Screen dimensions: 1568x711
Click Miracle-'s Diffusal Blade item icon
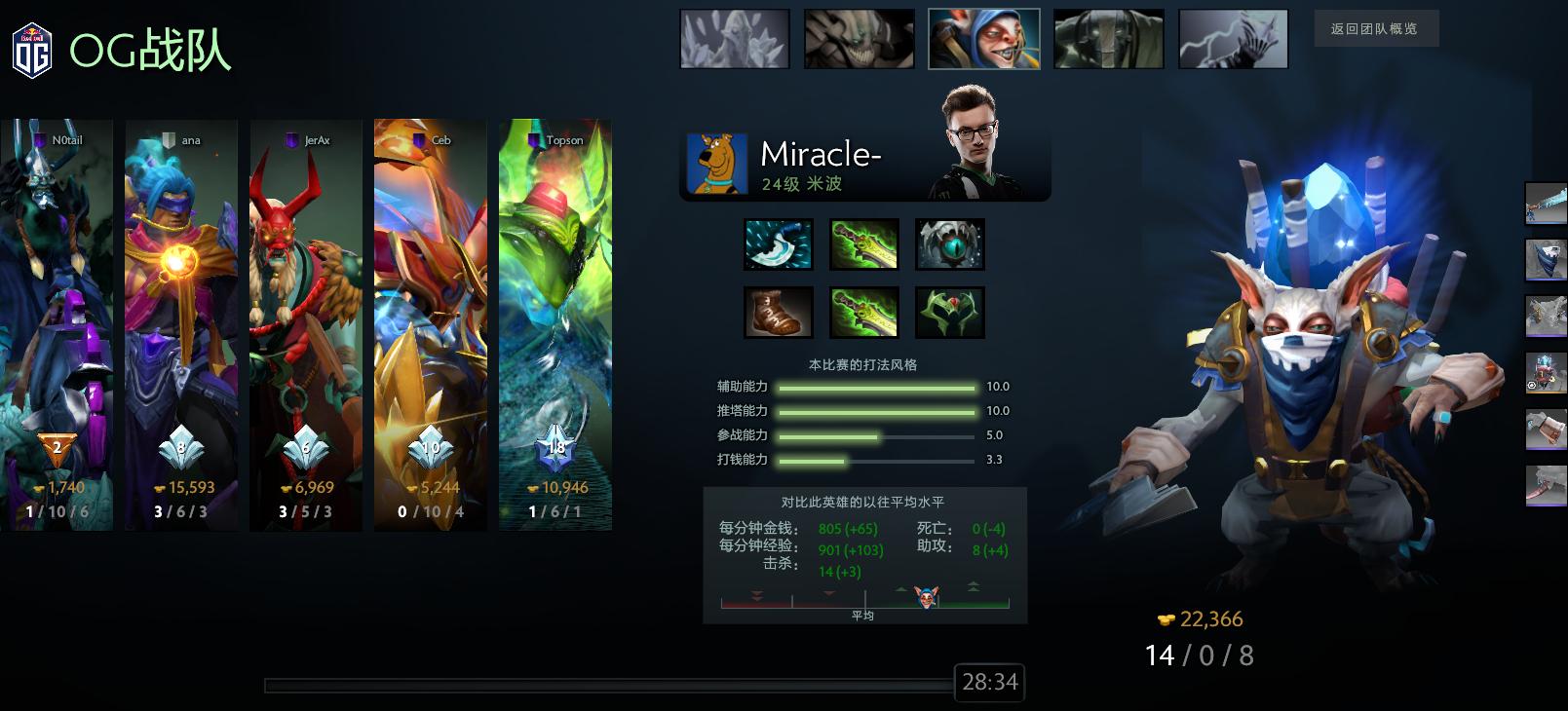click(779, 244)
